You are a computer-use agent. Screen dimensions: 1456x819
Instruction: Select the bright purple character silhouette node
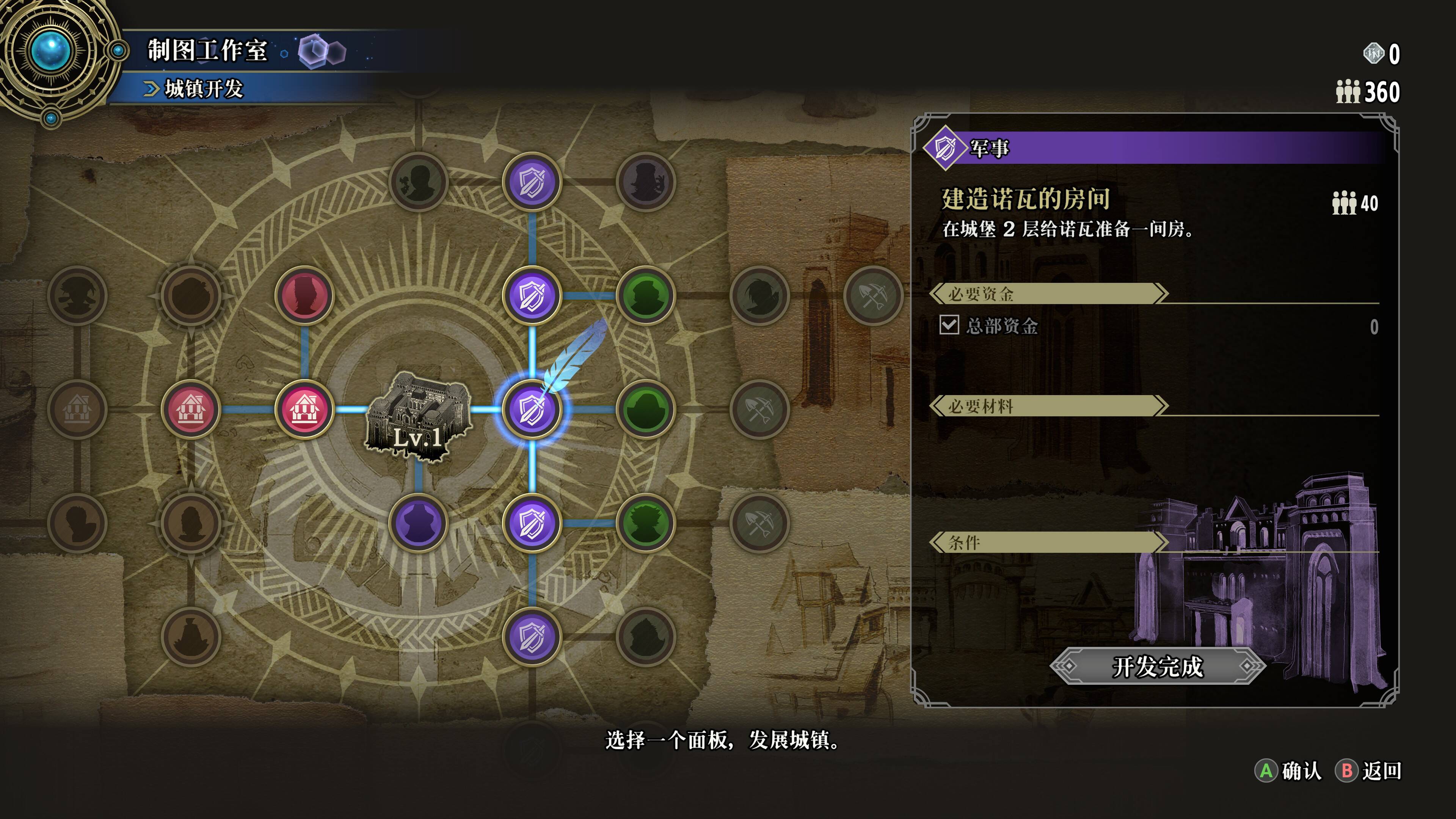(x=418, y=523)
